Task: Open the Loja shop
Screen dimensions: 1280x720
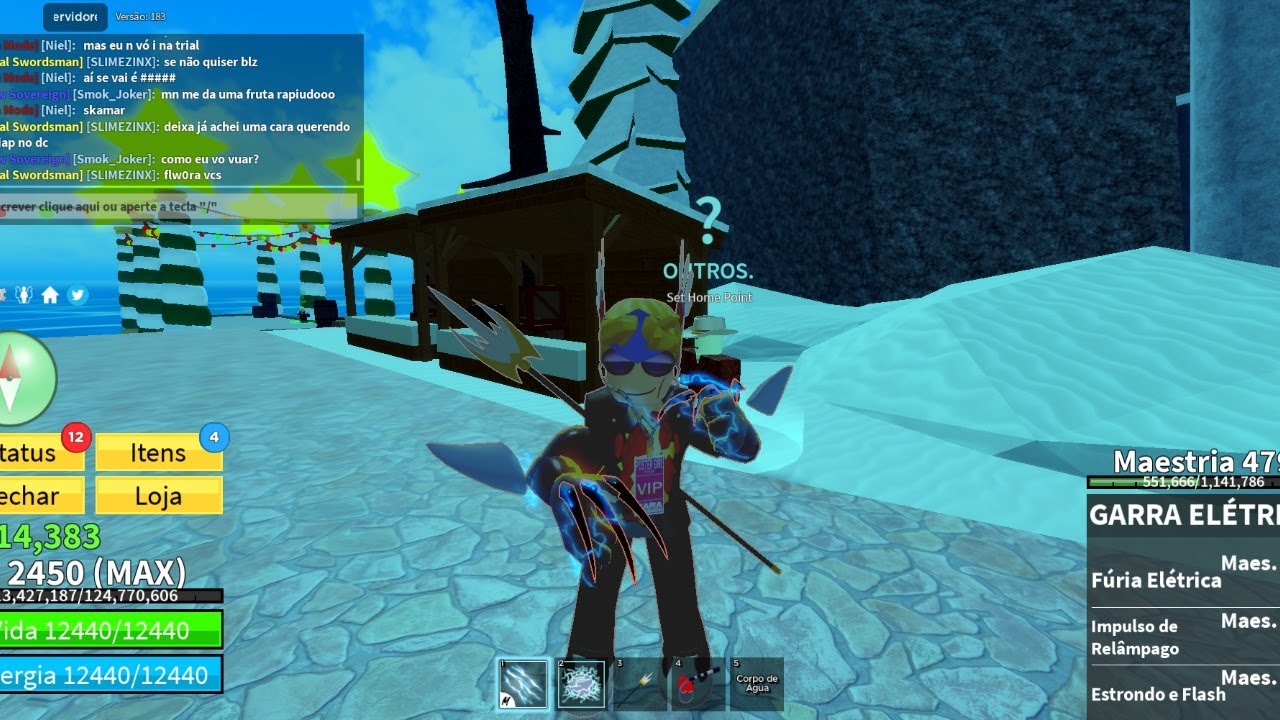Action: tap(158, 496)
